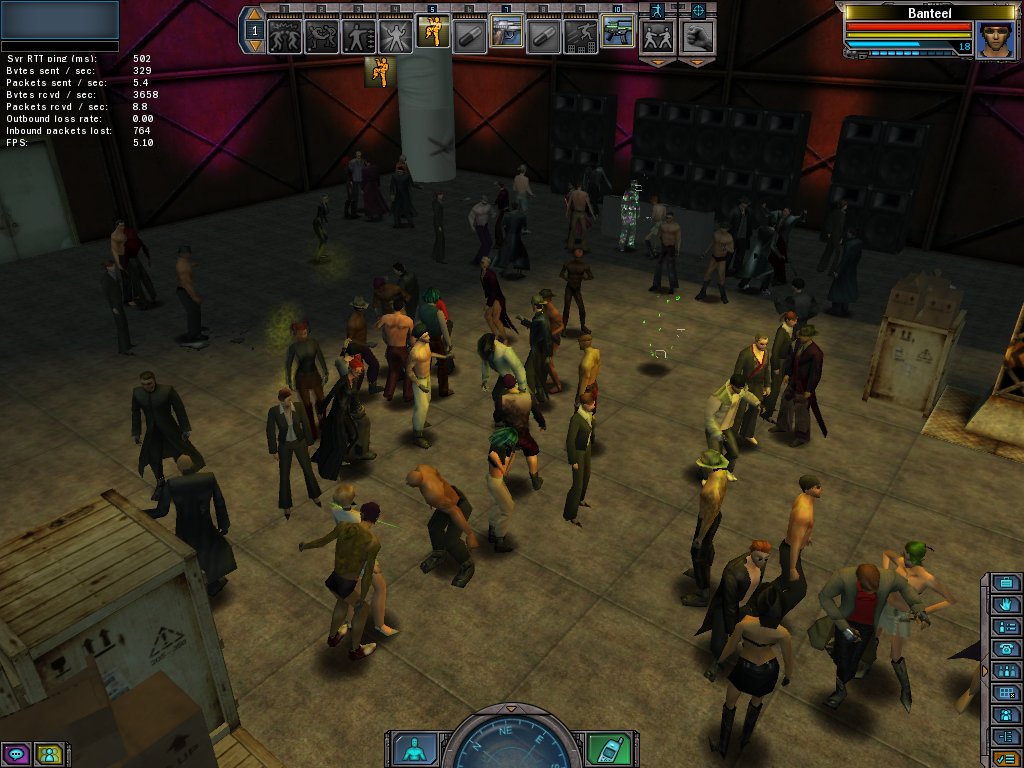Open the briefcase inventory panel
The height and width of the screenshot is (768, 1024).
1006,583
